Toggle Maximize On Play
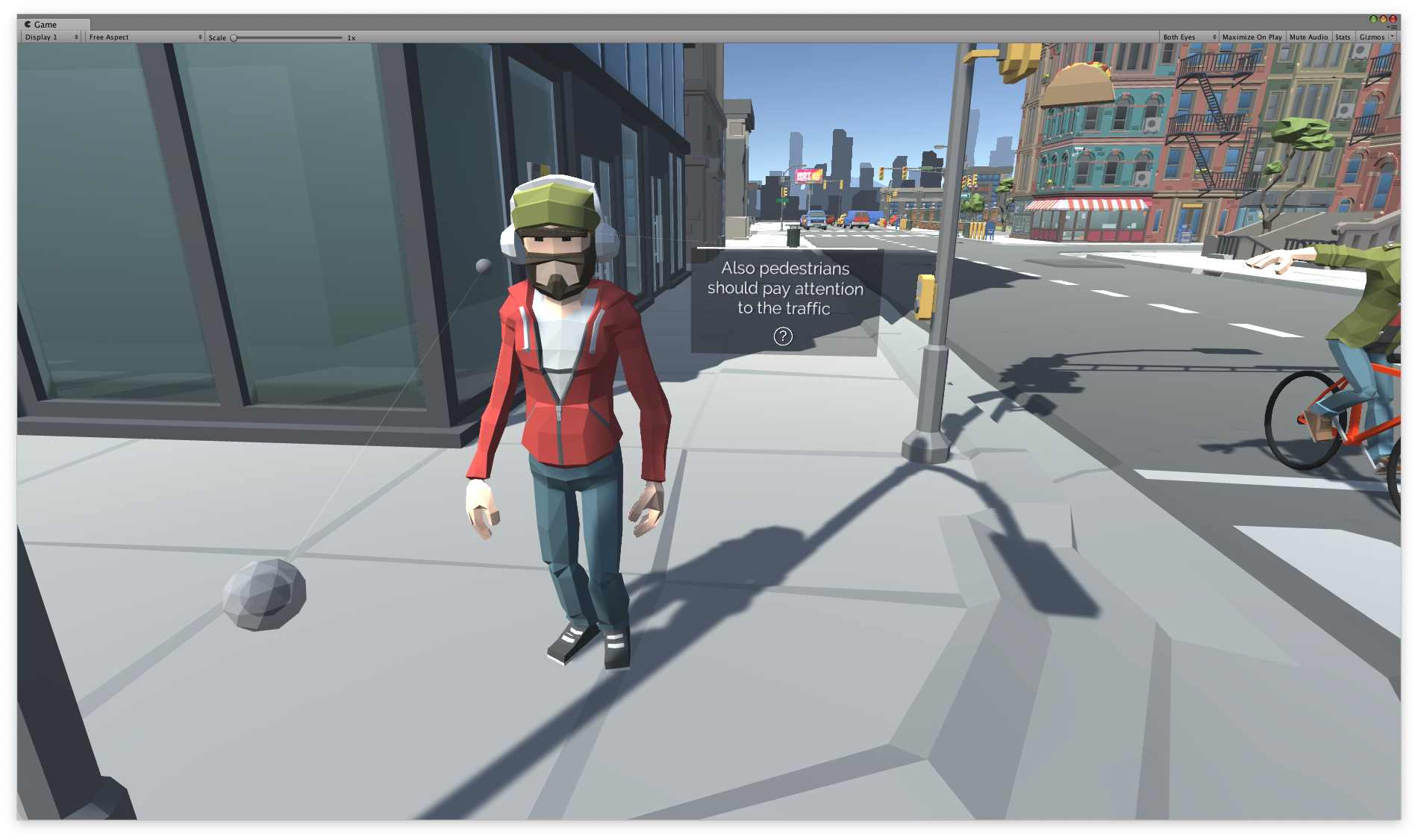 (x=1251, y=37)
